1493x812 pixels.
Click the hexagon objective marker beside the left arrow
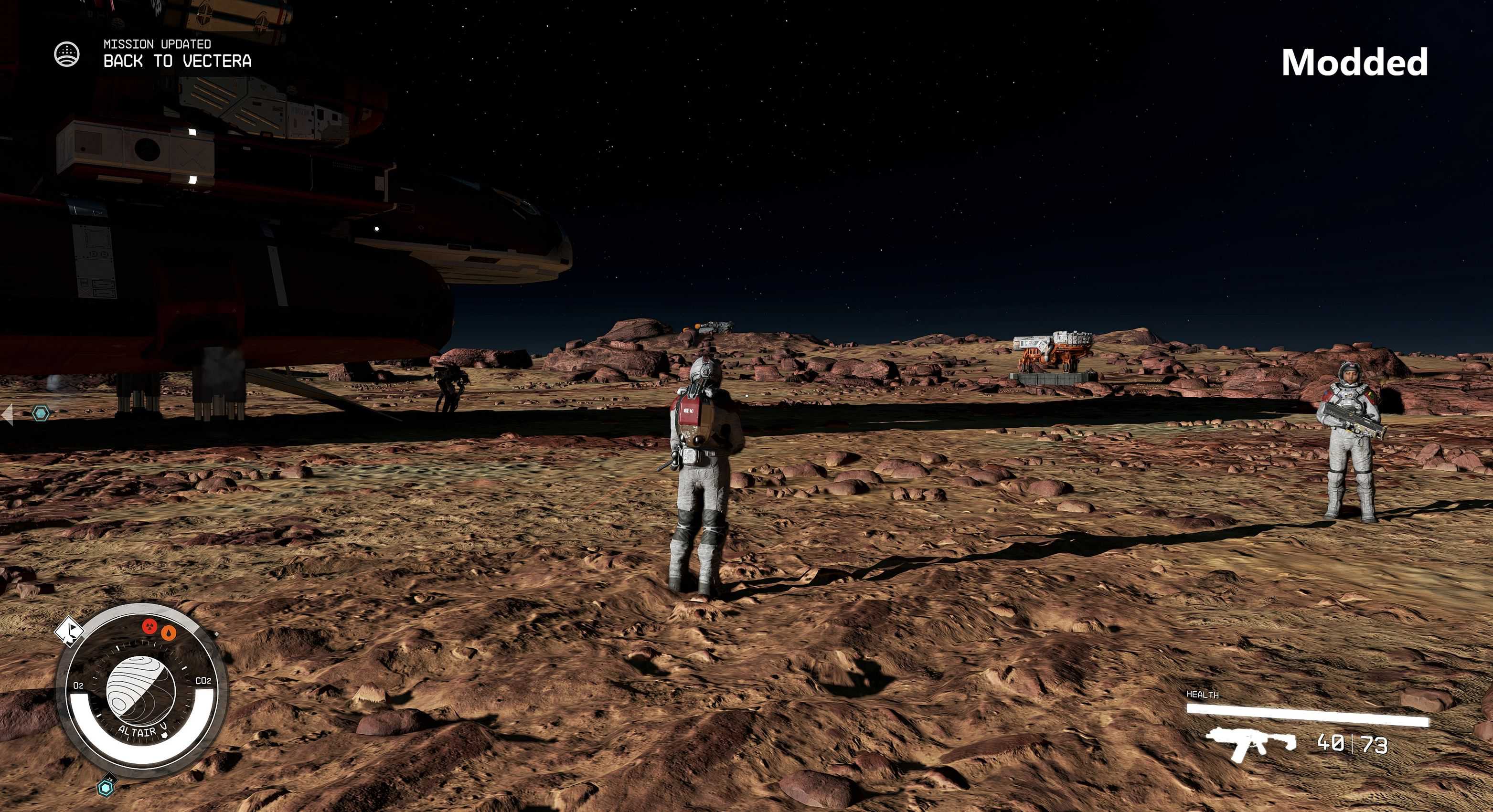click(41, 413)
